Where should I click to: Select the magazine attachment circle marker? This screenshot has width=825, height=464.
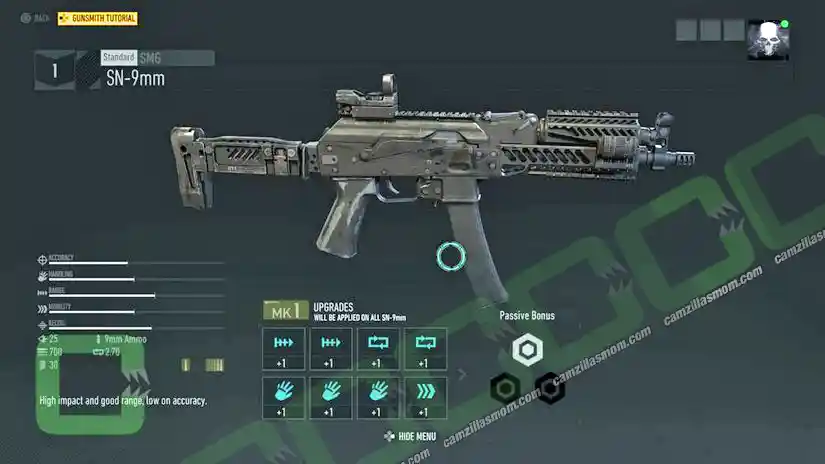(451, 257)
